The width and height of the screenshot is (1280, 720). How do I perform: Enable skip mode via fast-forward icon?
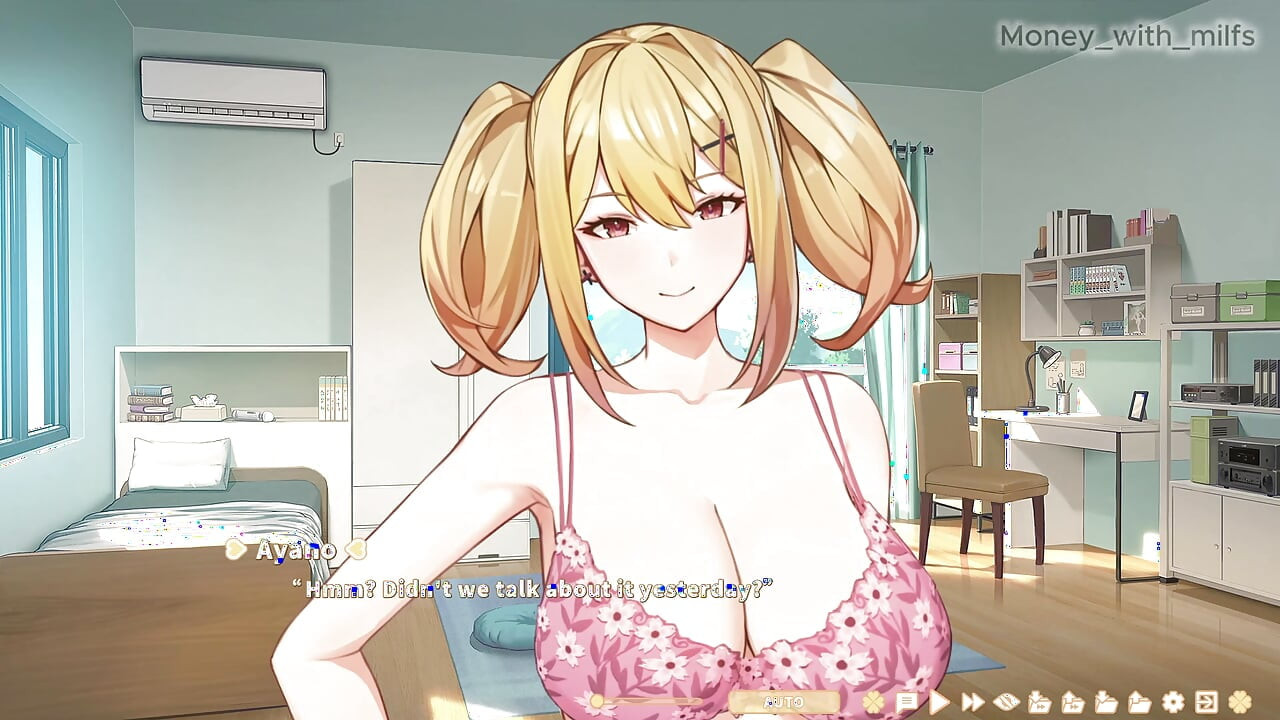972,701
